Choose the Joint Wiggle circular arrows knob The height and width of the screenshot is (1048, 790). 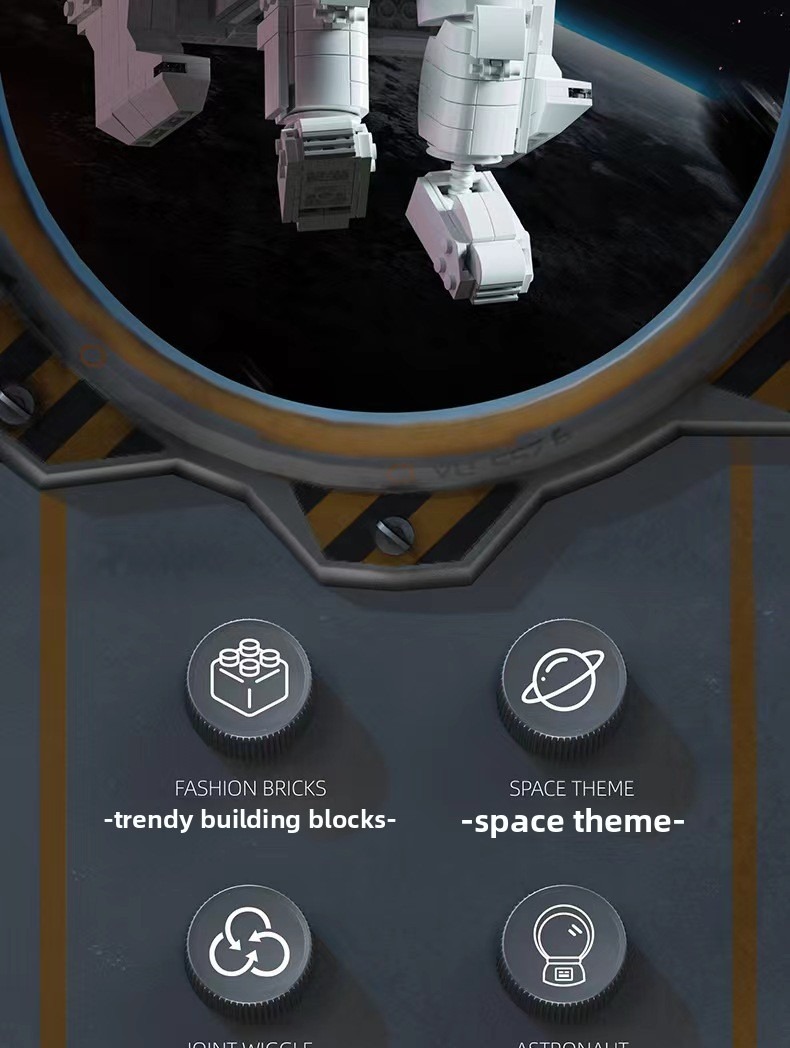pos(248,946)
